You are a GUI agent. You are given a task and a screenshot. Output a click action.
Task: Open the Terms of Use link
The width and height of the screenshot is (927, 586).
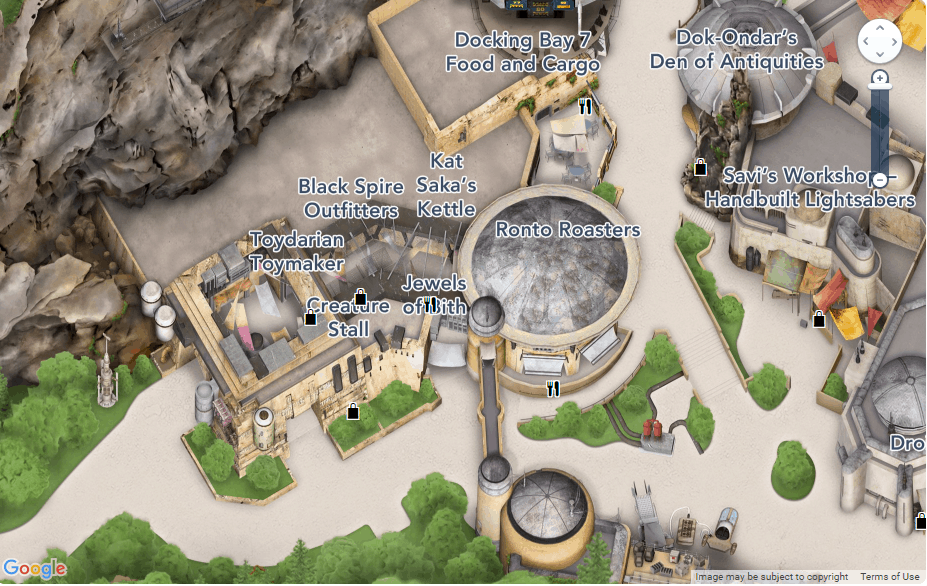[890, 577]
